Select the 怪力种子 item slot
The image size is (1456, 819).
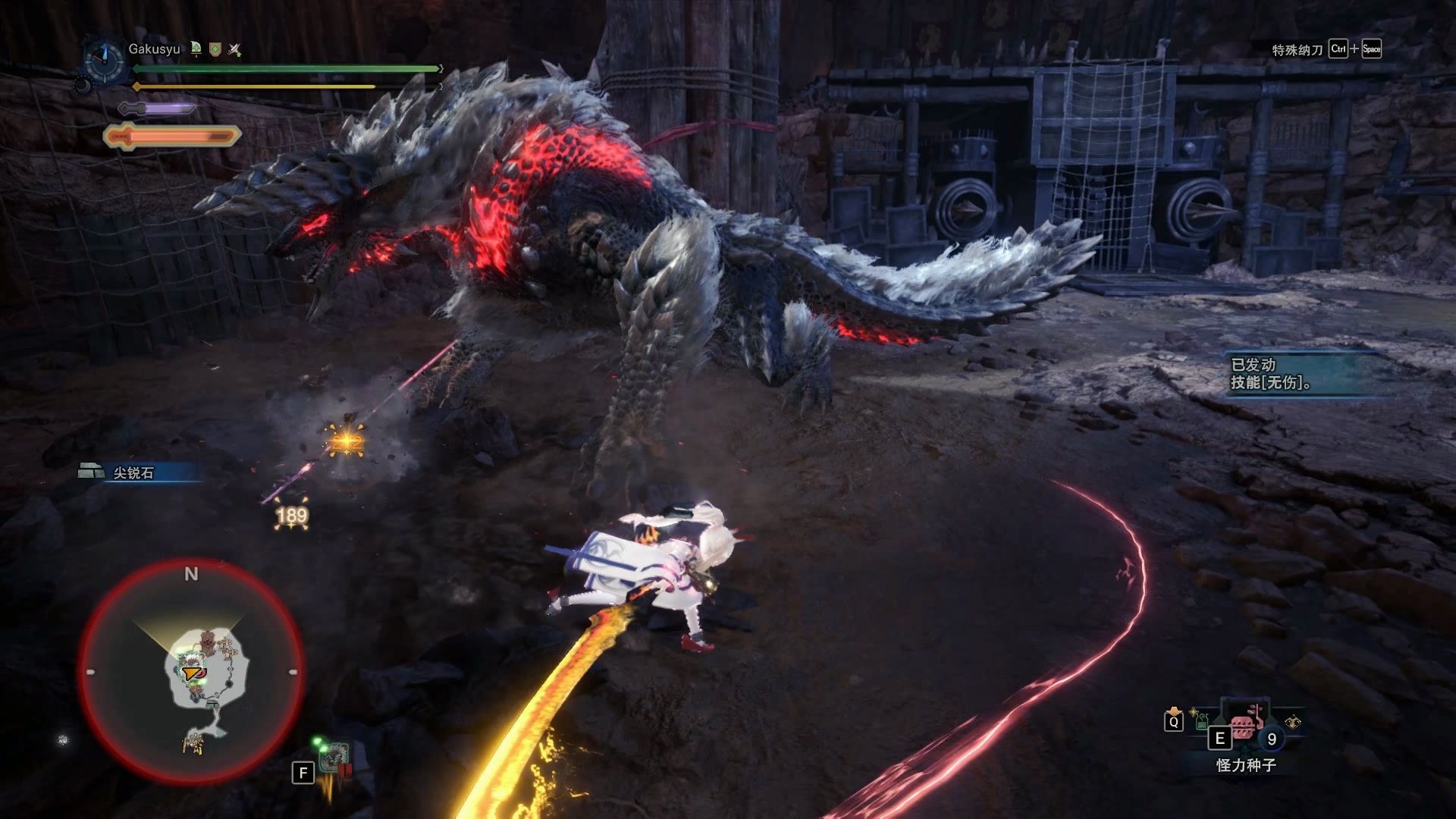pos(1244,728)
